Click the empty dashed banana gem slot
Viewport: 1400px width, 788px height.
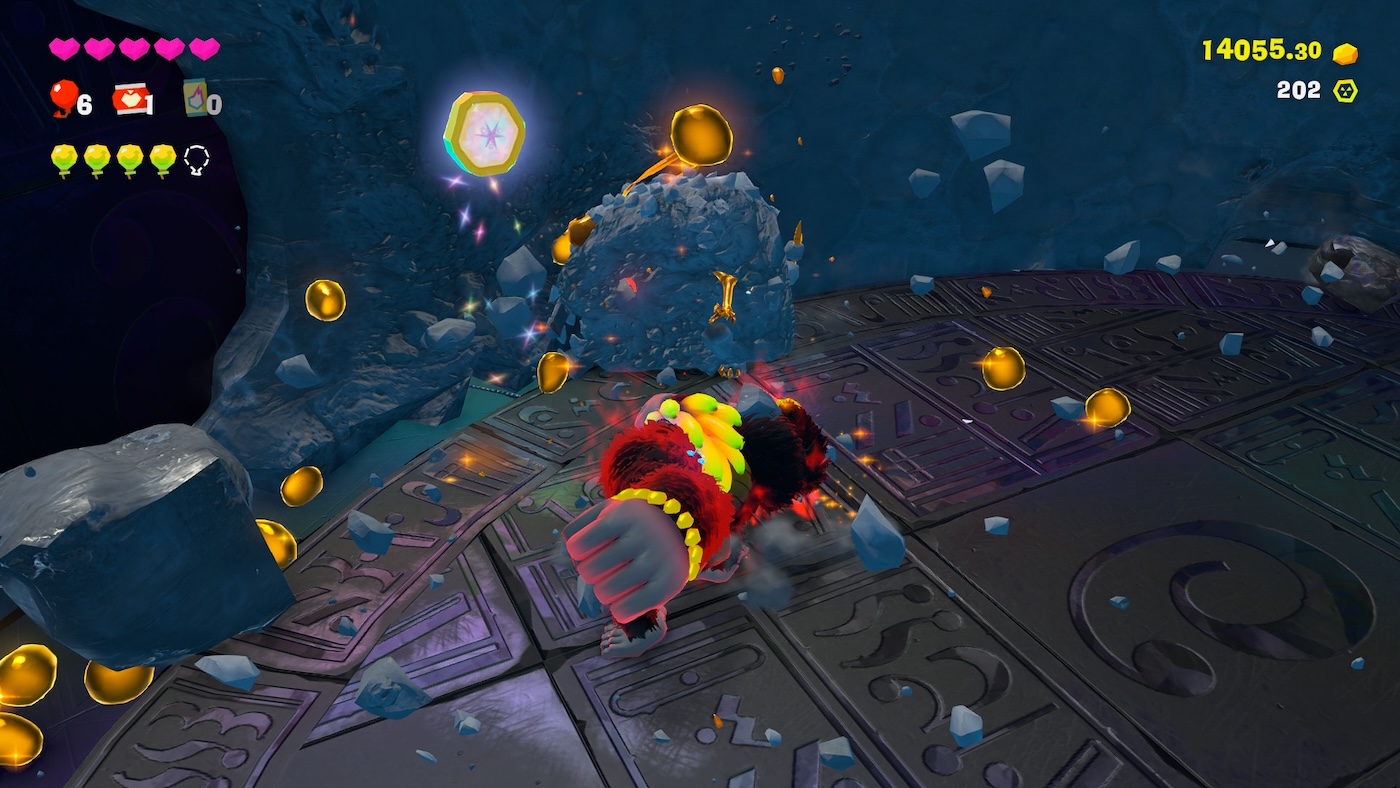tap(197, 158)
